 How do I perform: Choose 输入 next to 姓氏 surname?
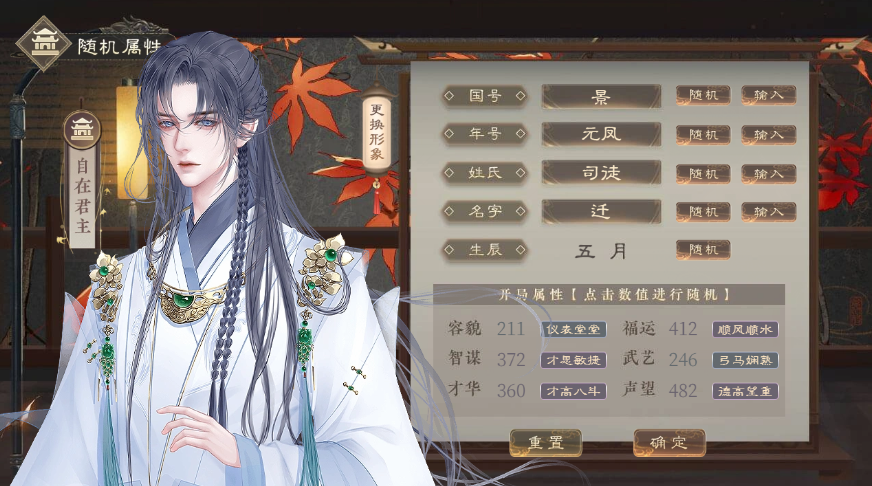point(768,173)
